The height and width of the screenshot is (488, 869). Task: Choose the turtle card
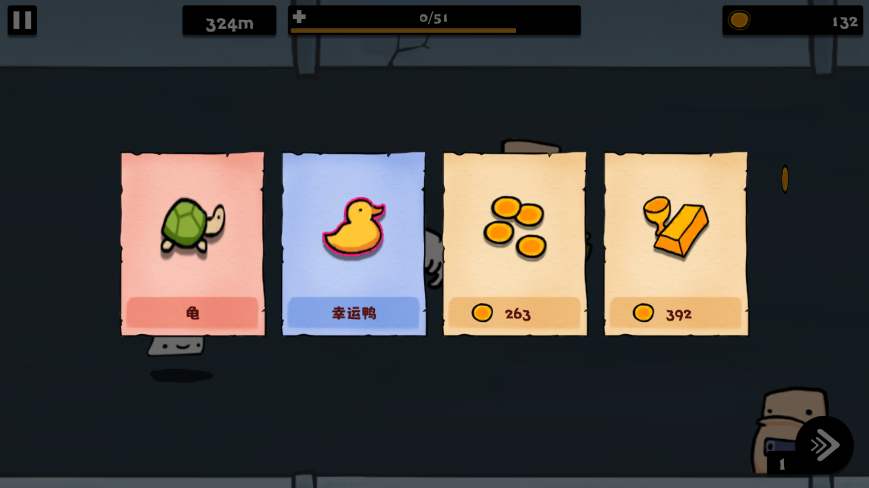point(193,243)
